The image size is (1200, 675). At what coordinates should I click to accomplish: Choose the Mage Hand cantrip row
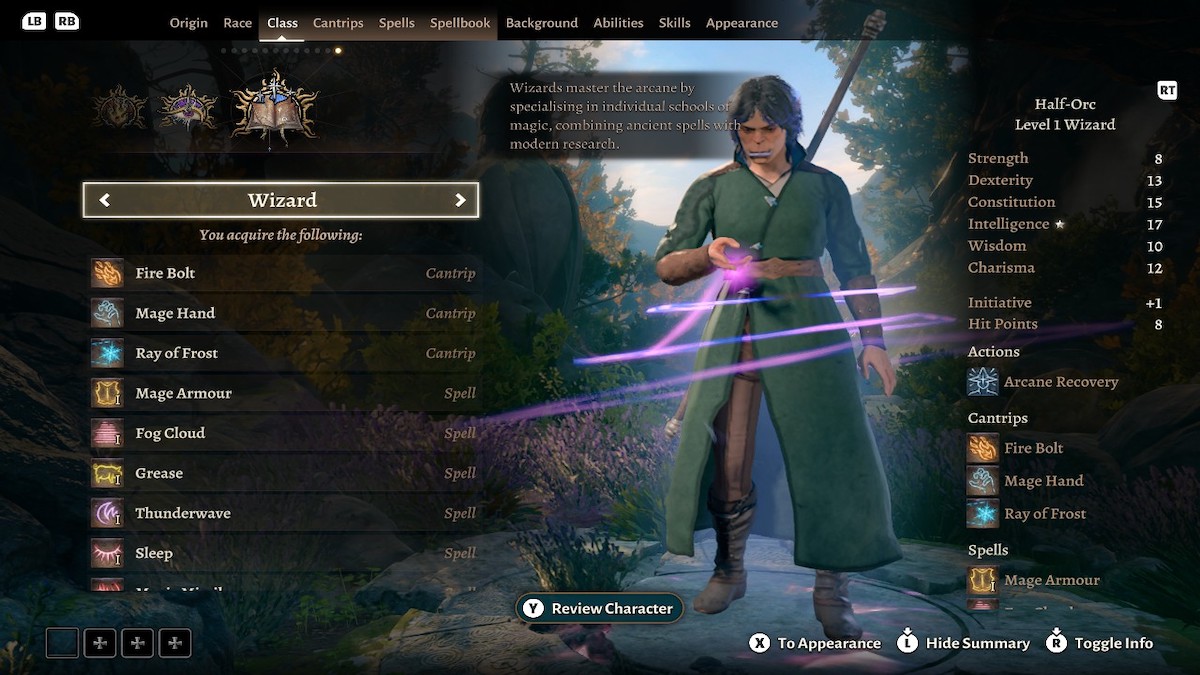(x=284, y=313)
